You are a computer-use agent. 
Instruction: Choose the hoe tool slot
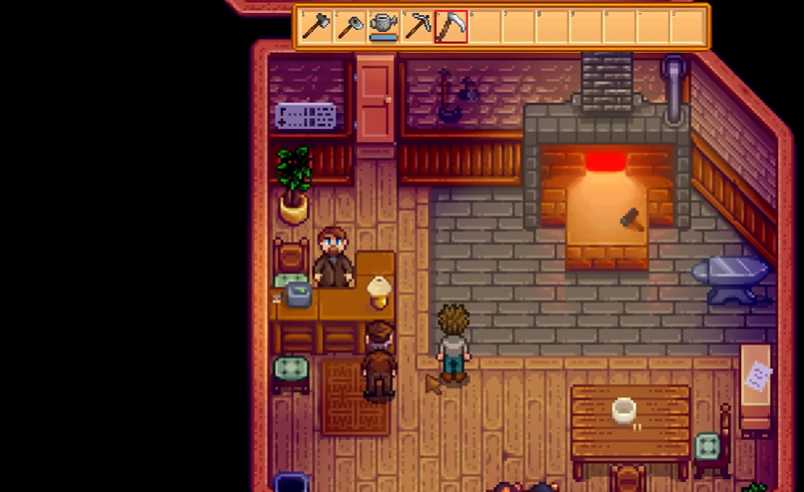tap(350, 26)
